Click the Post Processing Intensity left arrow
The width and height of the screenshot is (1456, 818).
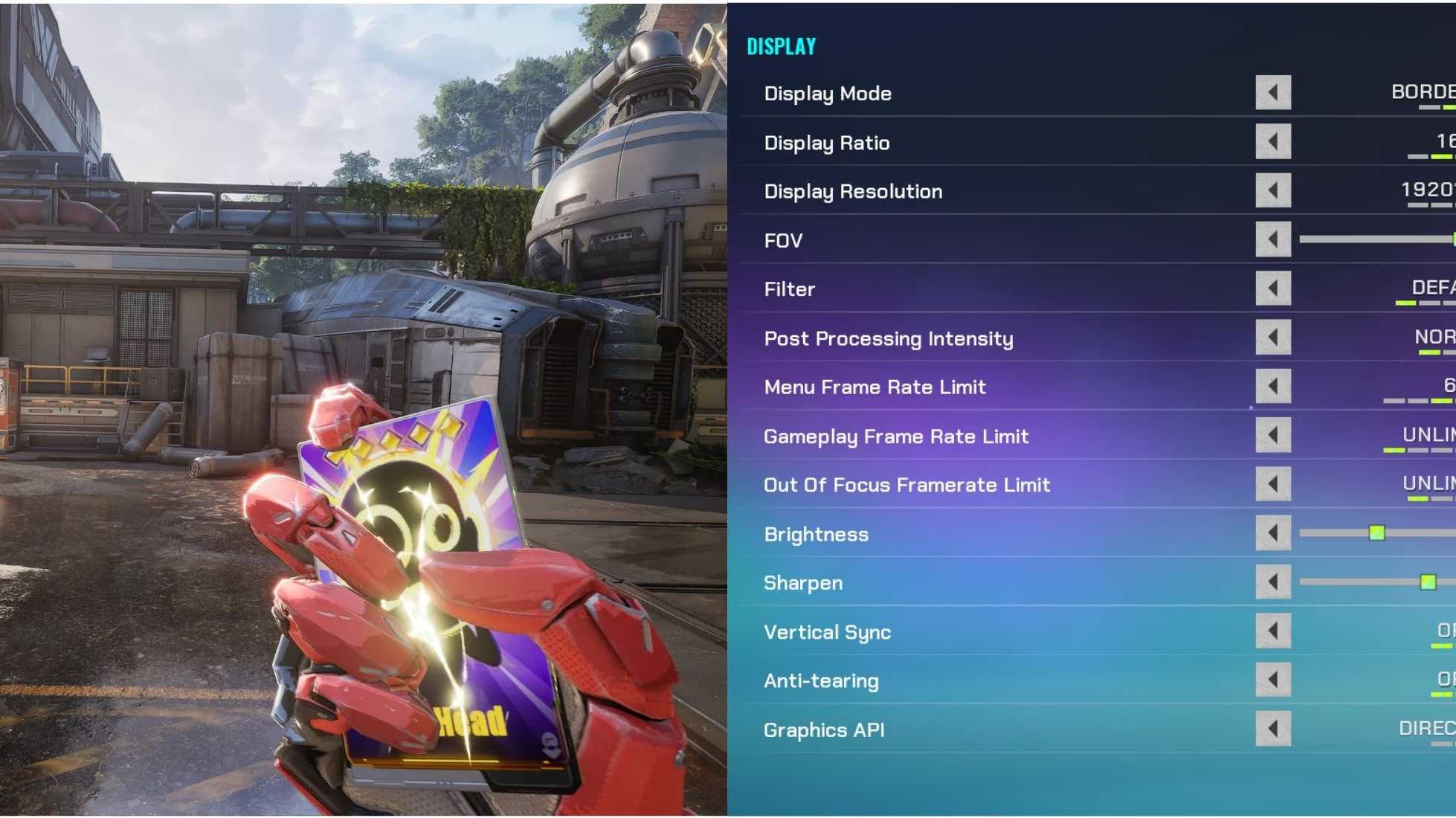point(1273,338)
